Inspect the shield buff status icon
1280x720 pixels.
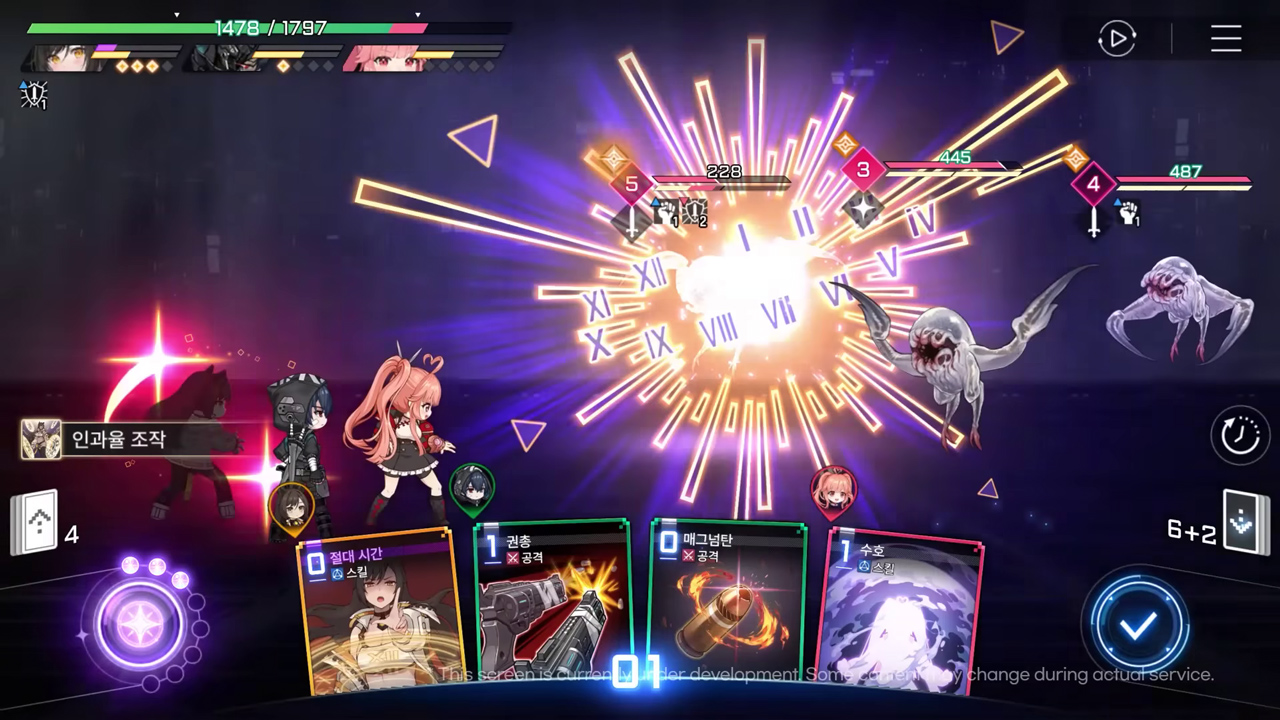[x=34, y=95]
